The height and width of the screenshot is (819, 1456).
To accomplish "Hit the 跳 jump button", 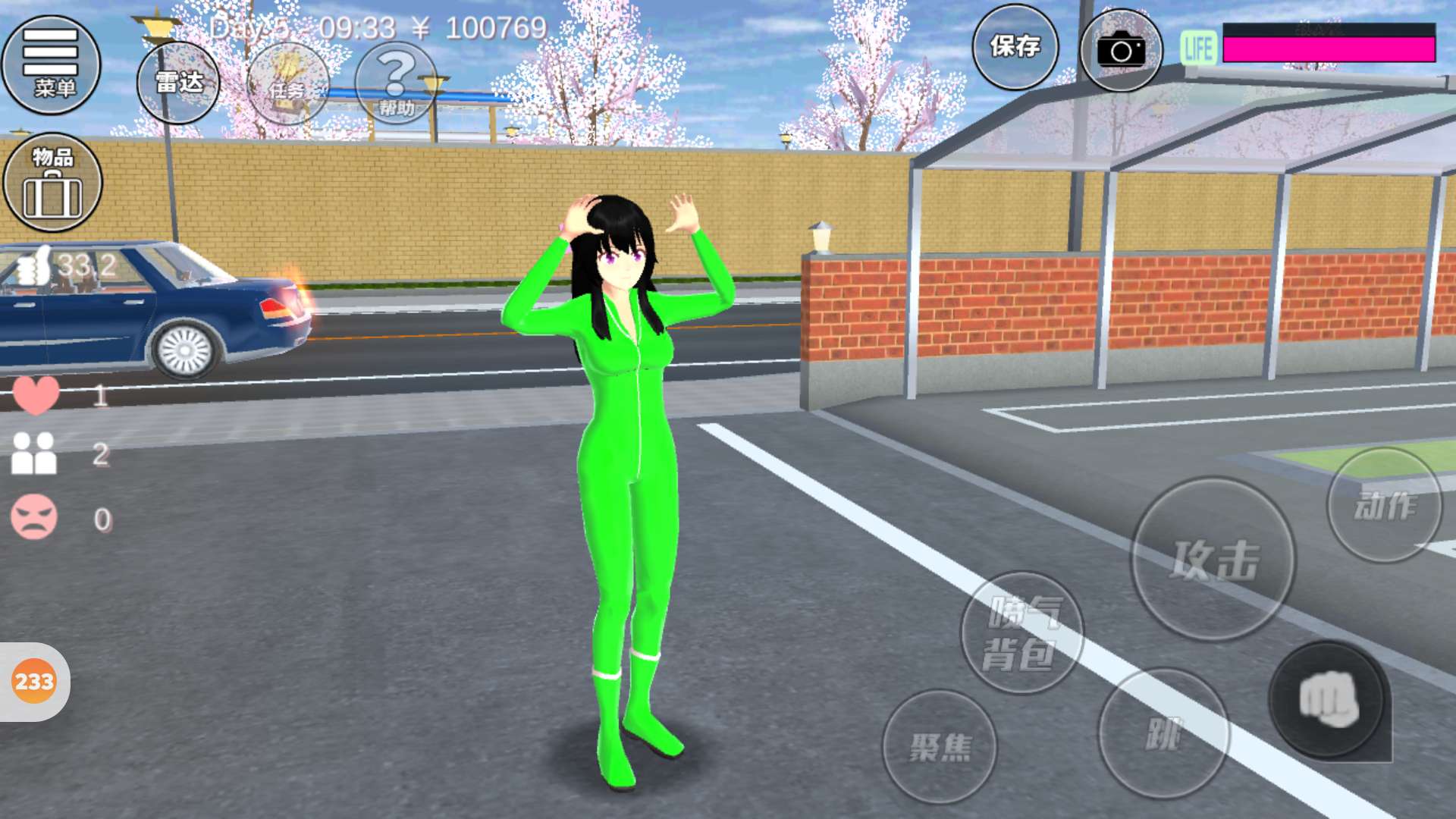I will 1163,733.
